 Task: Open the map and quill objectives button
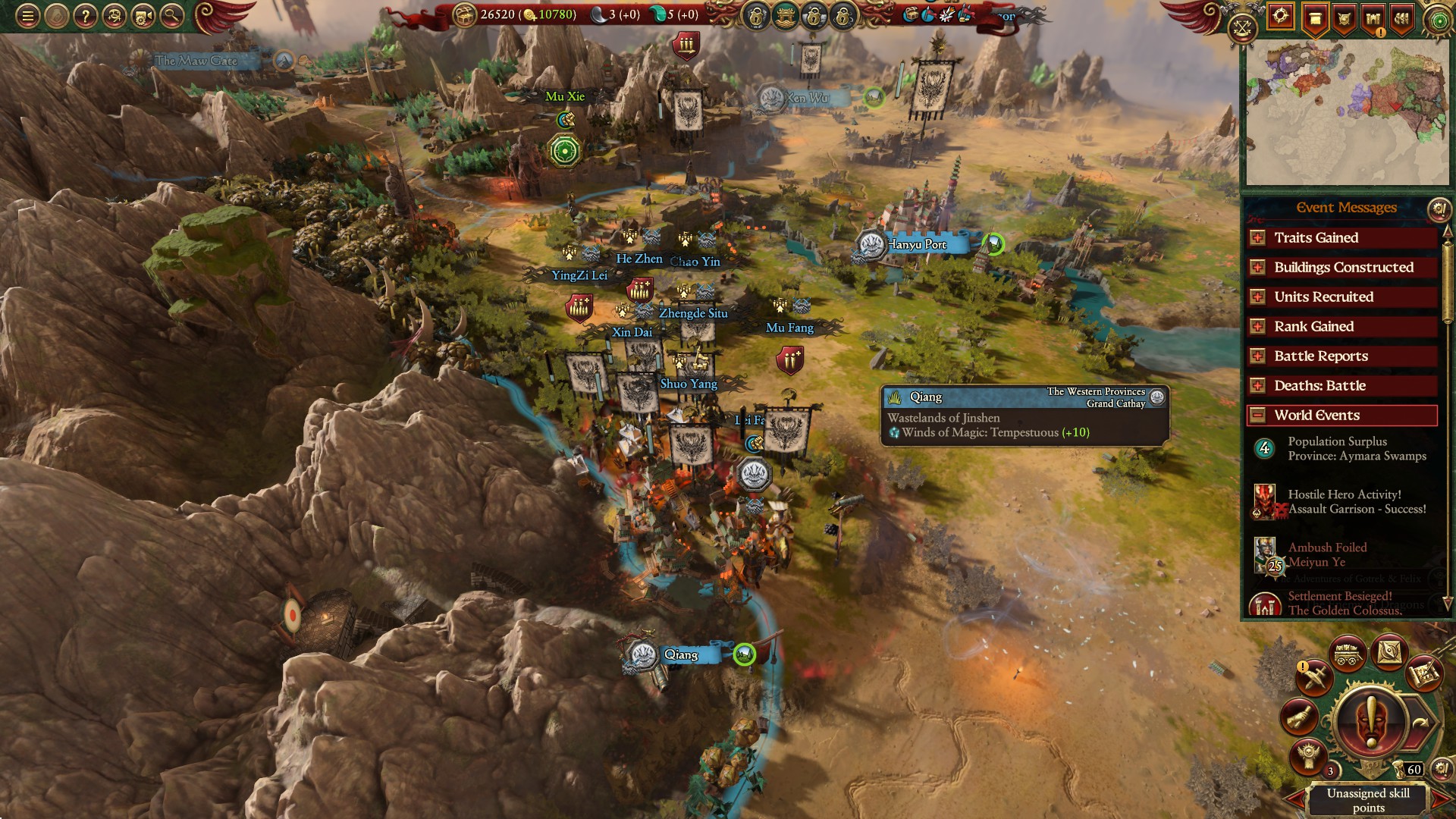pyautogui.click(x=1423, y=673)
